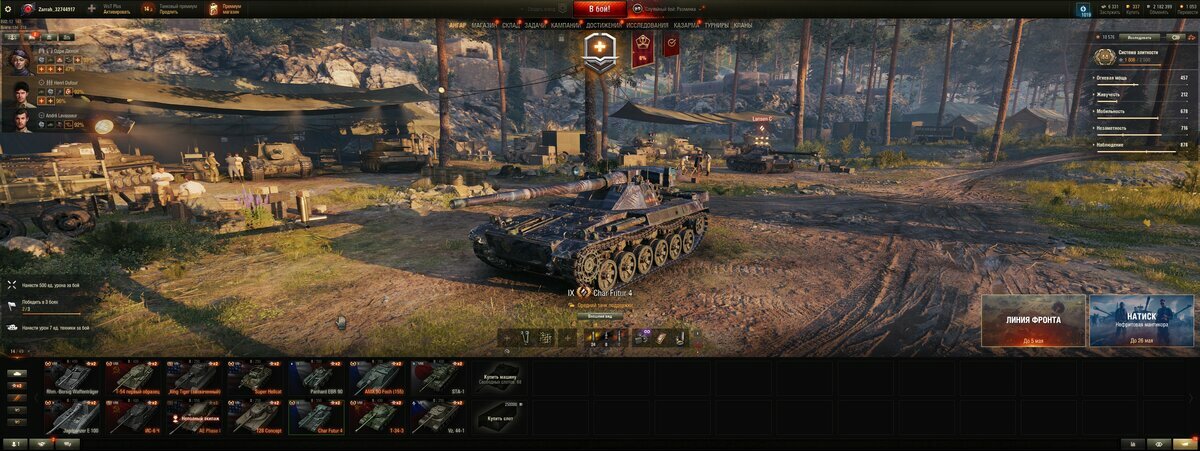Image resolution: width=1200 pixels, height=451 pixels.
Task: Switch to the КАЗАРМА tab
Action: click(x=687, y=24)
